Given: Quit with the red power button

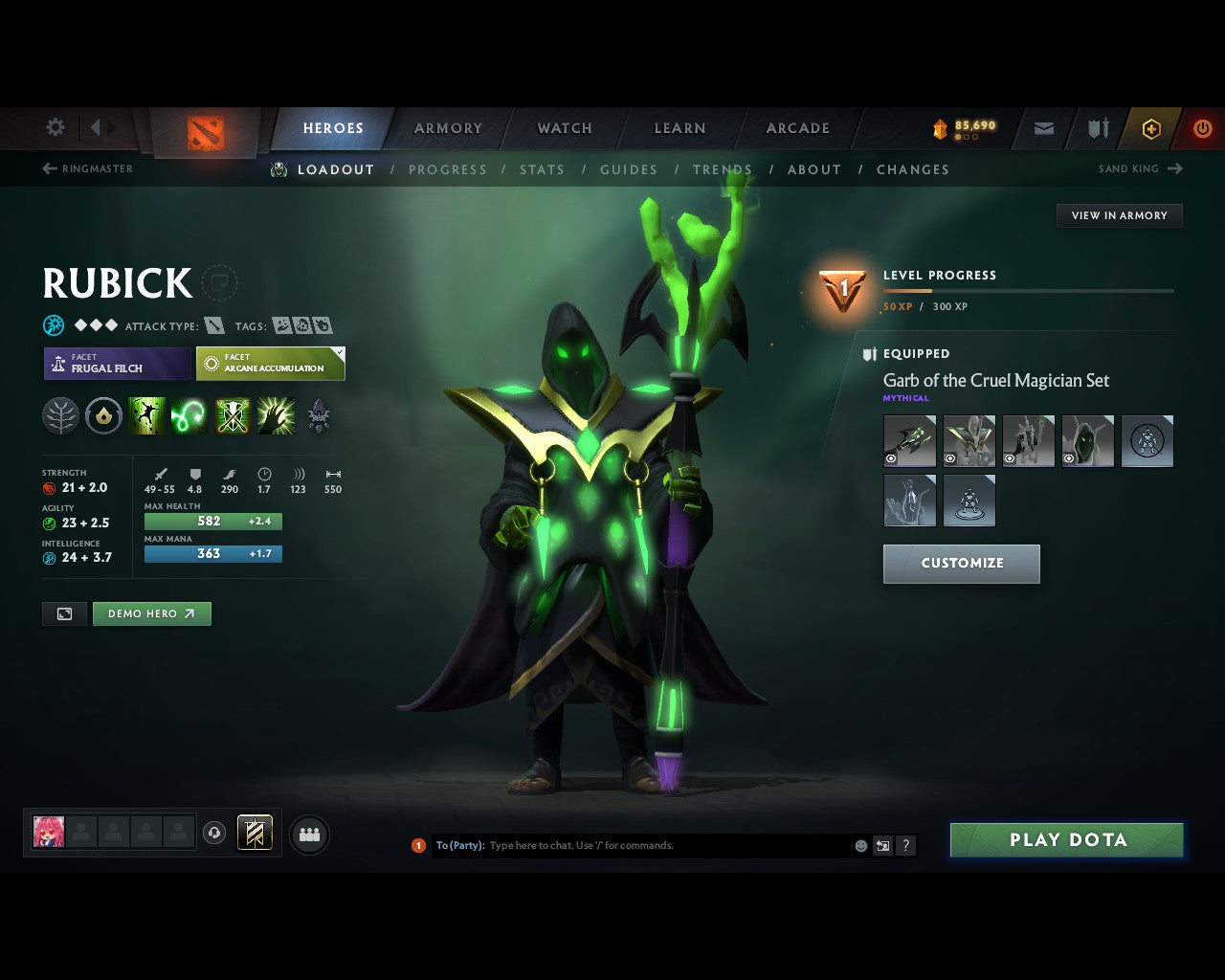Looking at the screenshot, I should coord(1202,128).
